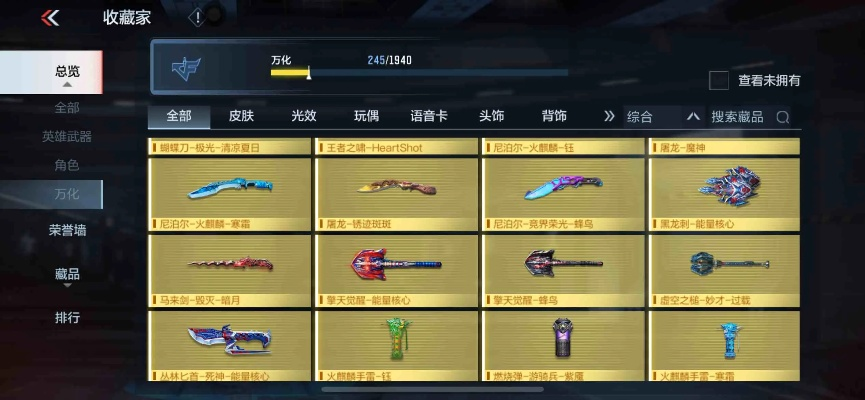Select the 角色 sidebar entry
Screen dimensions: 865x400
67,165
